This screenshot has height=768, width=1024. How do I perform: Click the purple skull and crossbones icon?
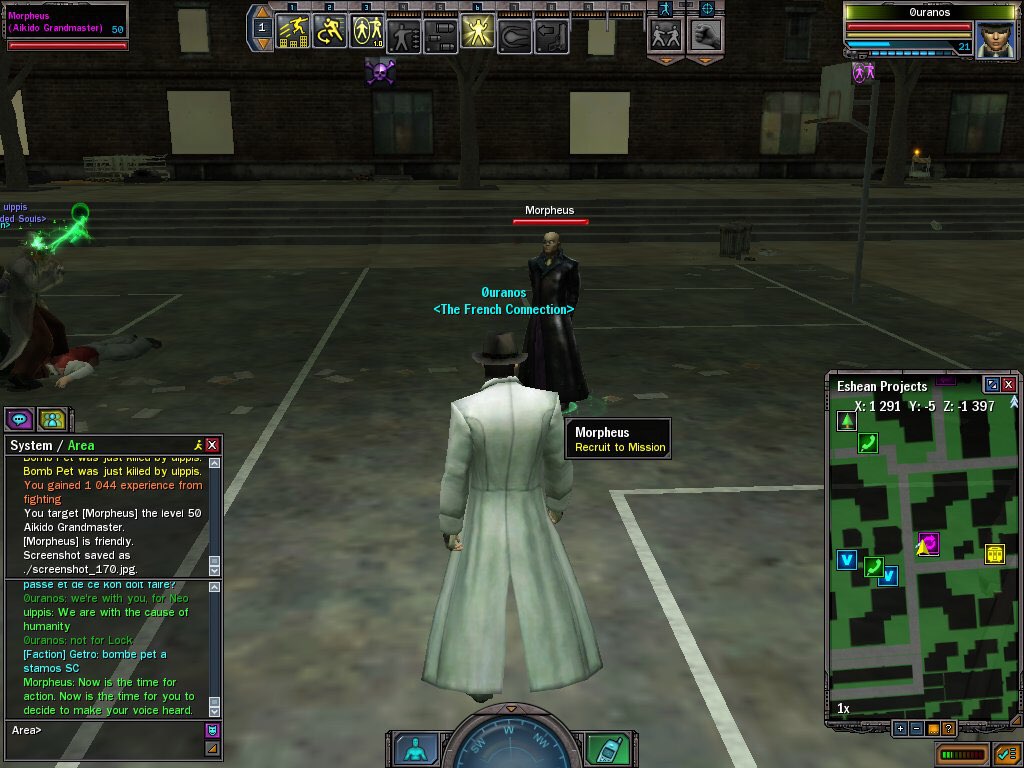pos(380,71)
